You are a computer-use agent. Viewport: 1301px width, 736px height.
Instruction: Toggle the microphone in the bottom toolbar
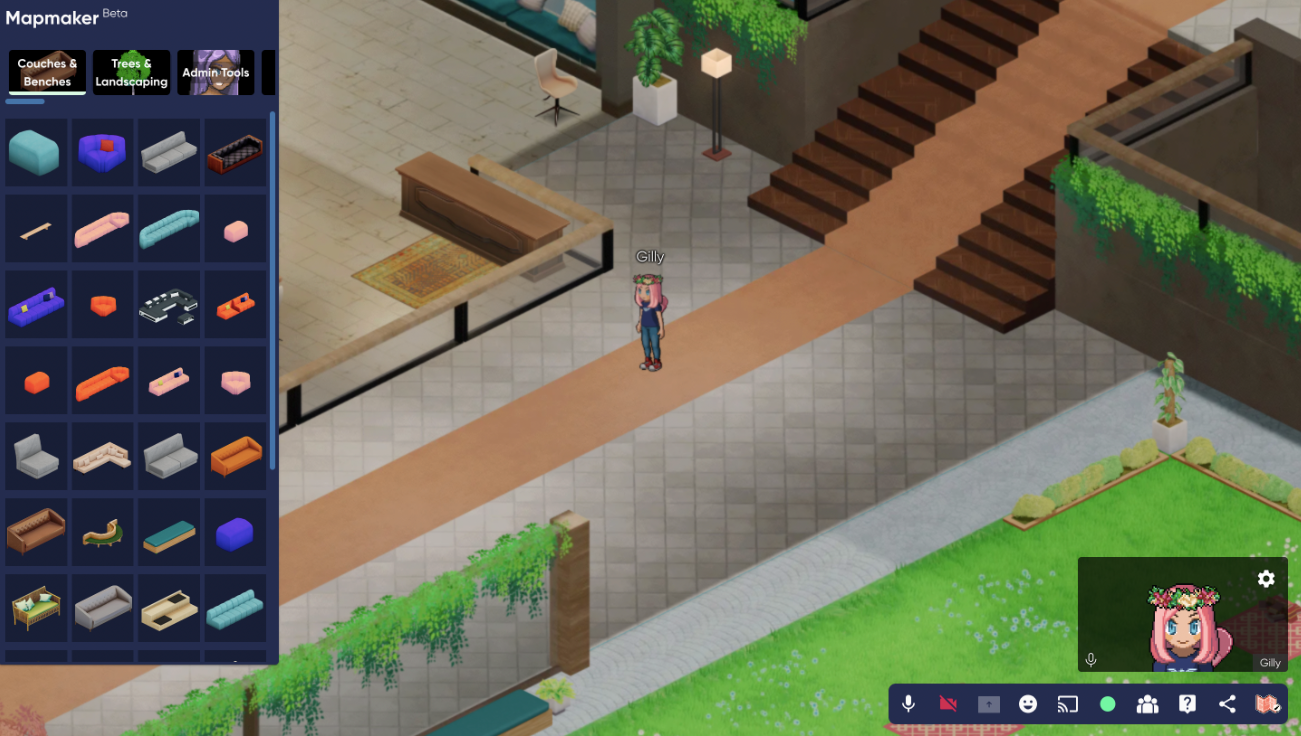point(908,704)
